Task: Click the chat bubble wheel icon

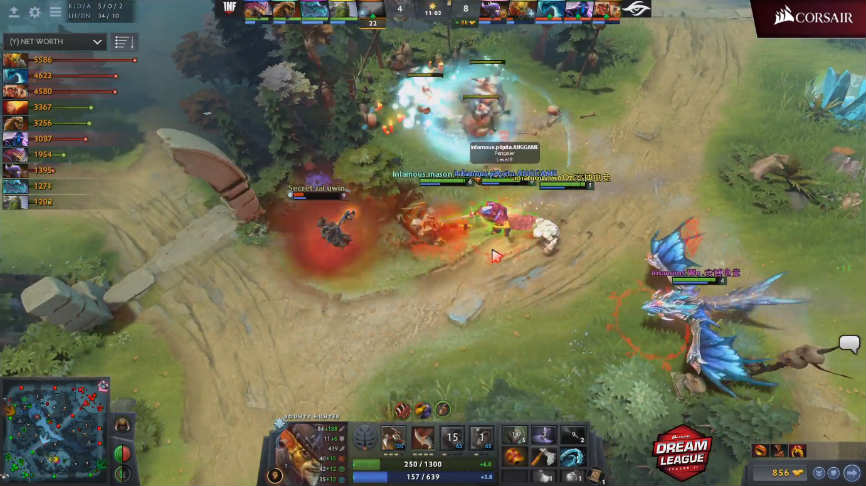Action: point(849,344)
